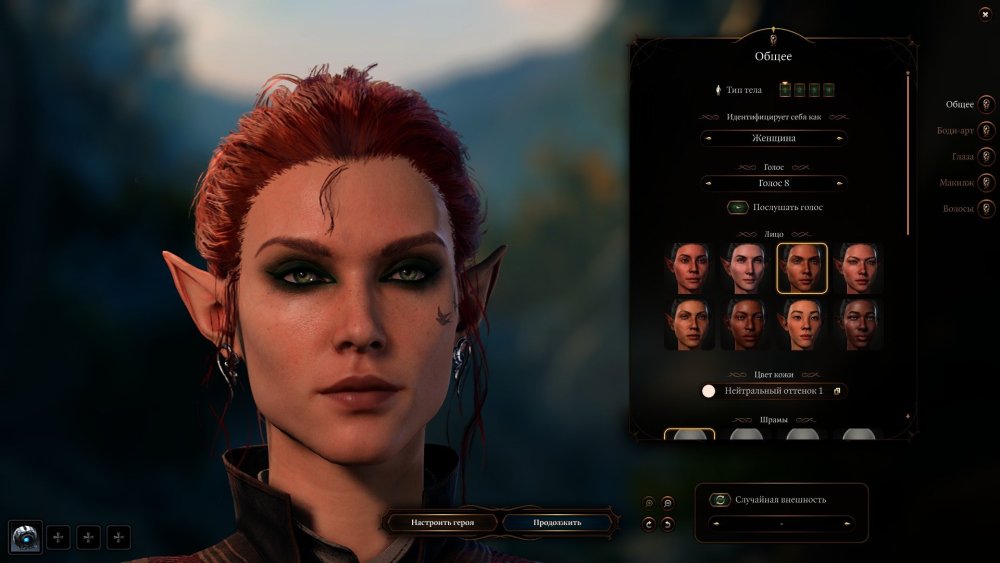1000x563 pixels.
Task: Click the Продолжить button
Action: click(556, 522)
